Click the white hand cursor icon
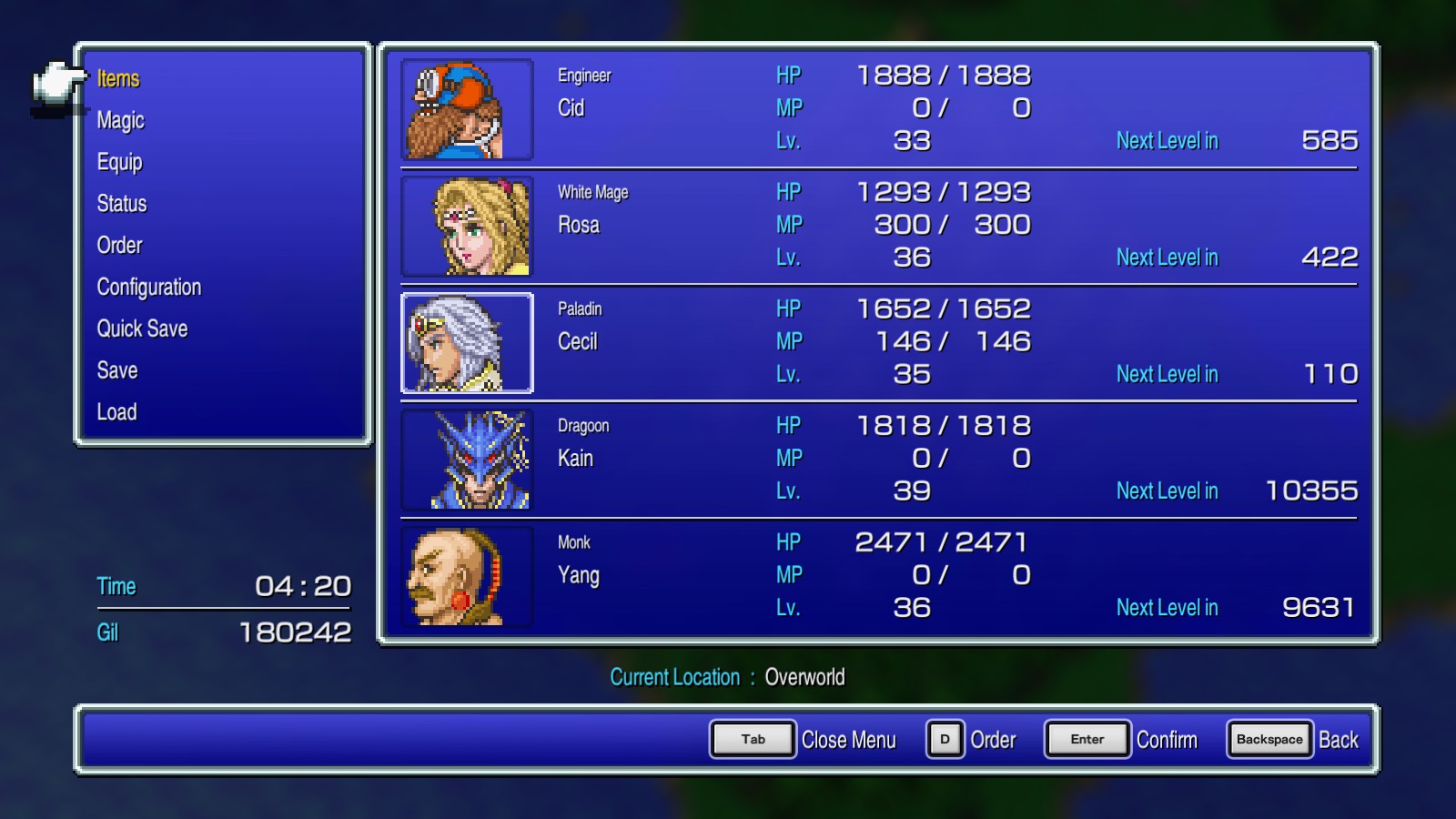Screen dimensions: 1456x819 coord(55,84)
